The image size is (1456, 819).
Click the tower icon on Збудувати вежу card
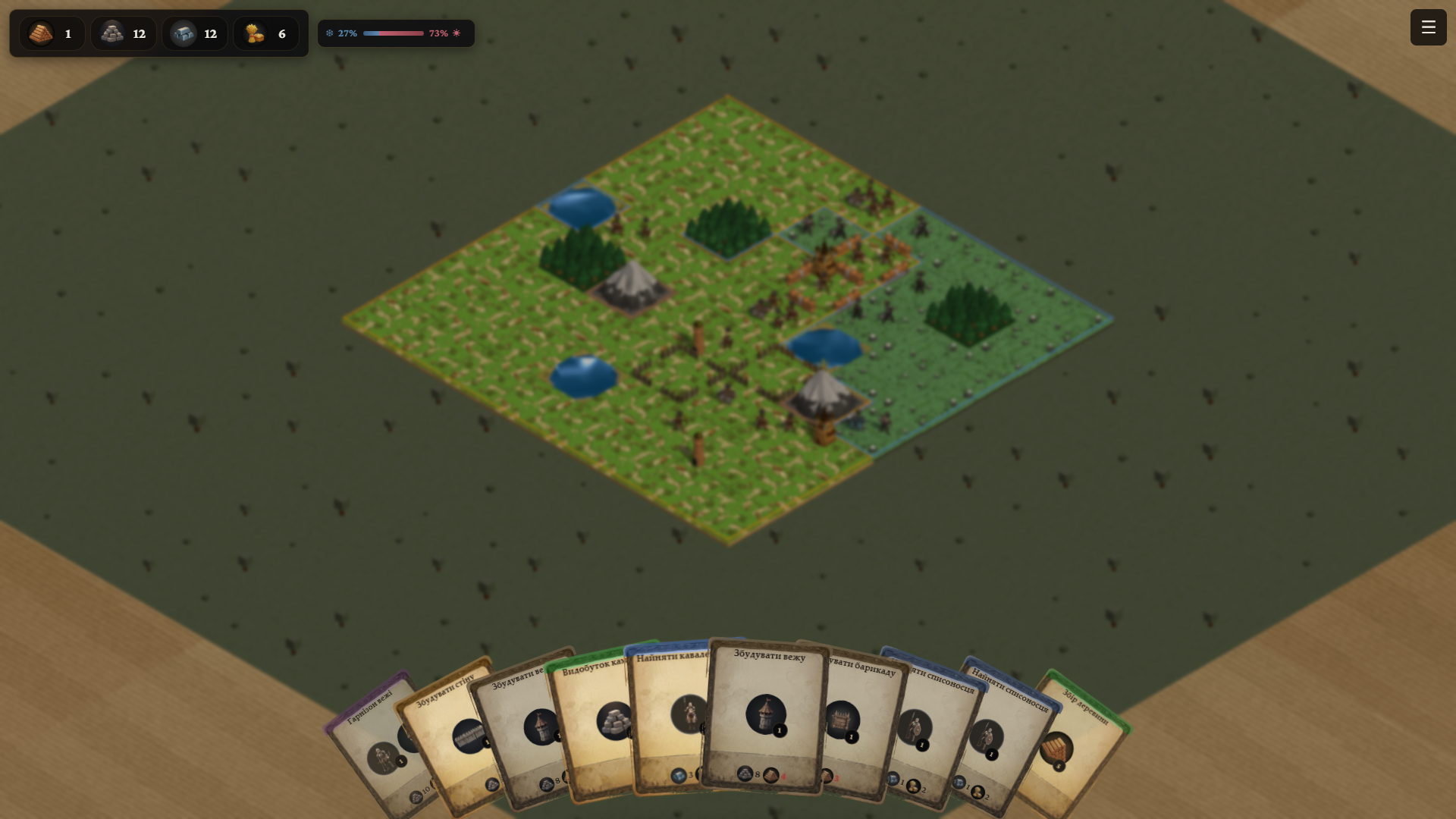coord(766,714)
